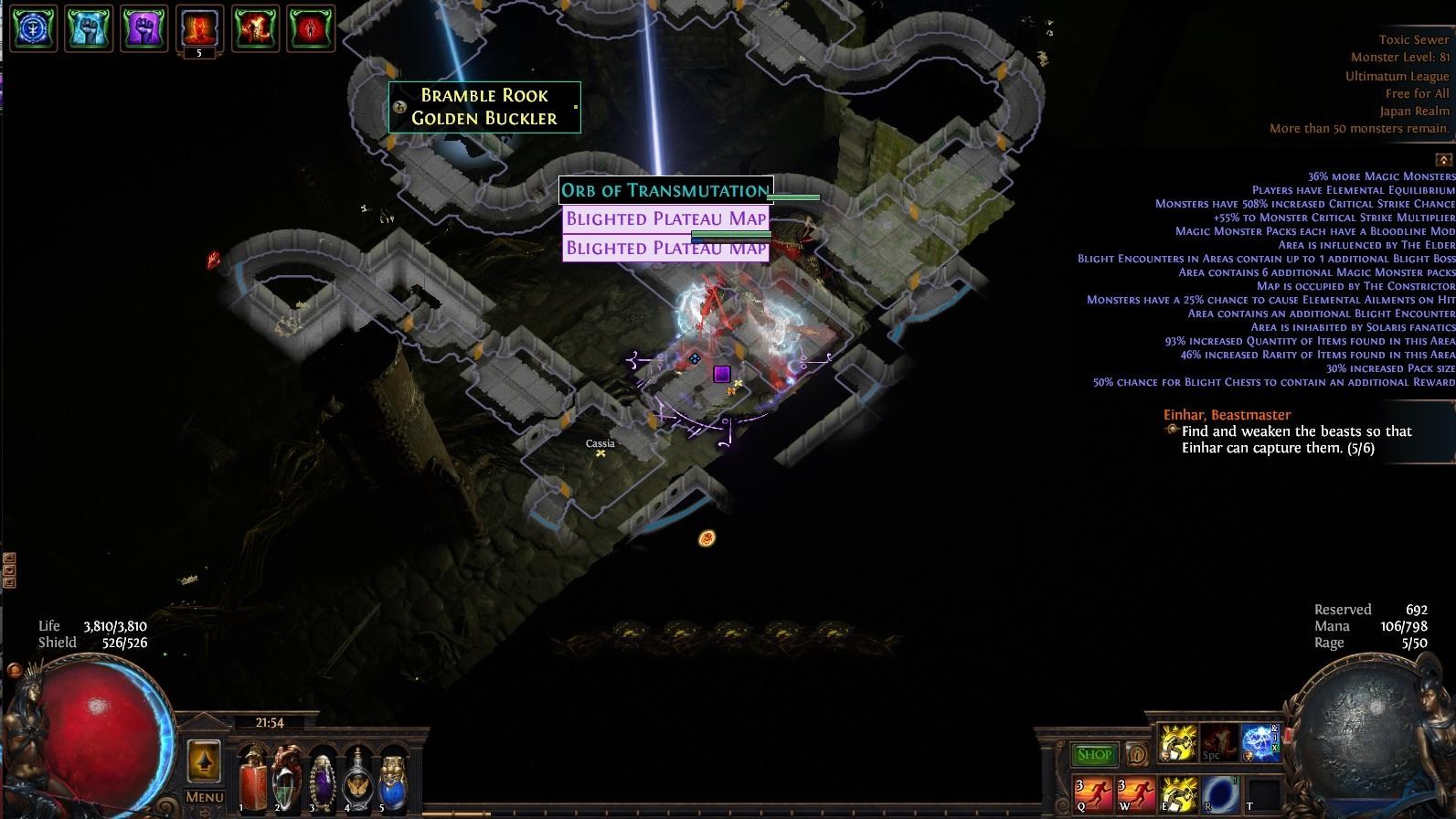Select the blue lightning orb skill
Screen dimensions: 1456x819
click(x=1260, y=743)
